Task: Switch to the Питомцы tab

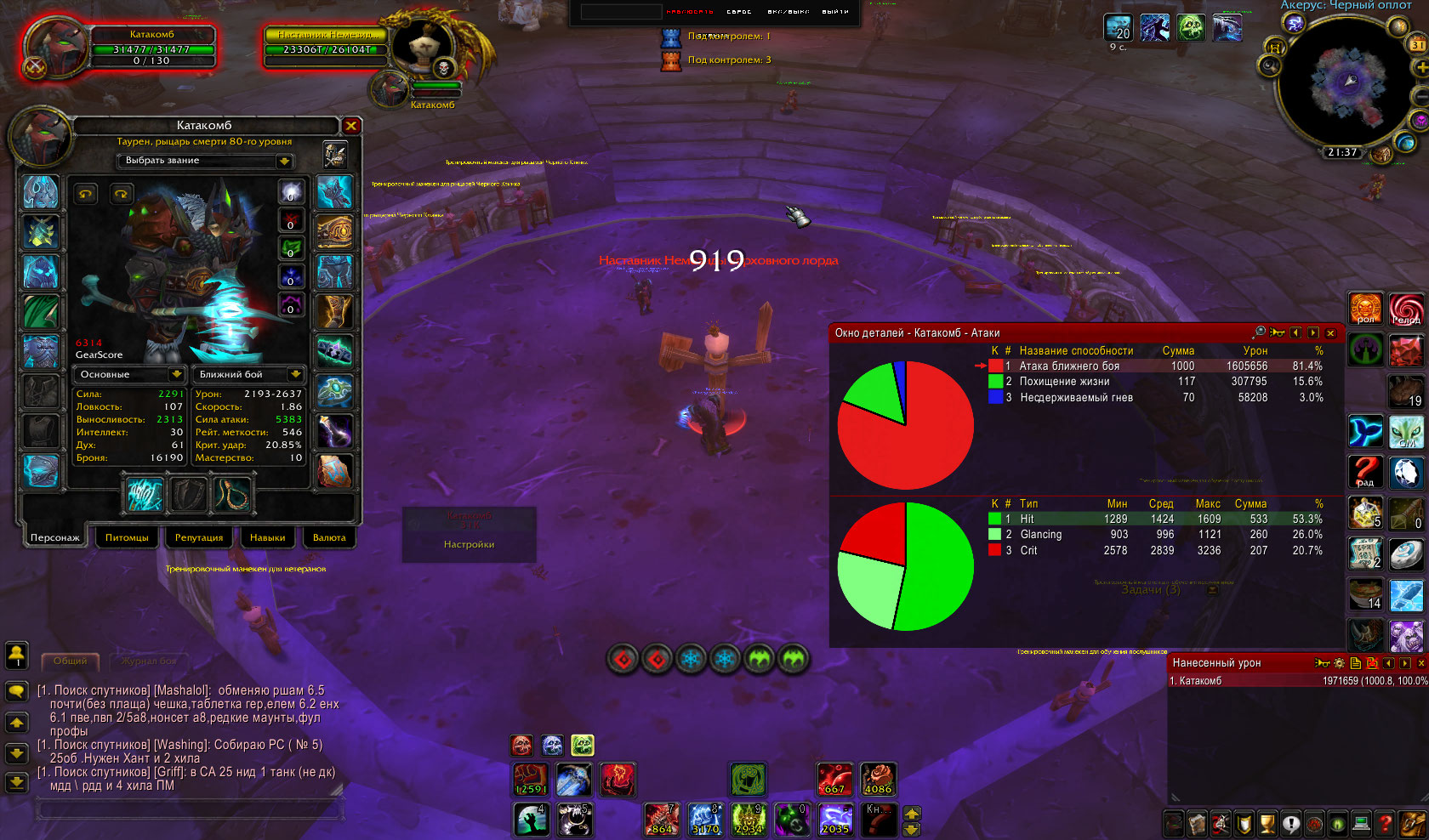Action: pos(127,537)
